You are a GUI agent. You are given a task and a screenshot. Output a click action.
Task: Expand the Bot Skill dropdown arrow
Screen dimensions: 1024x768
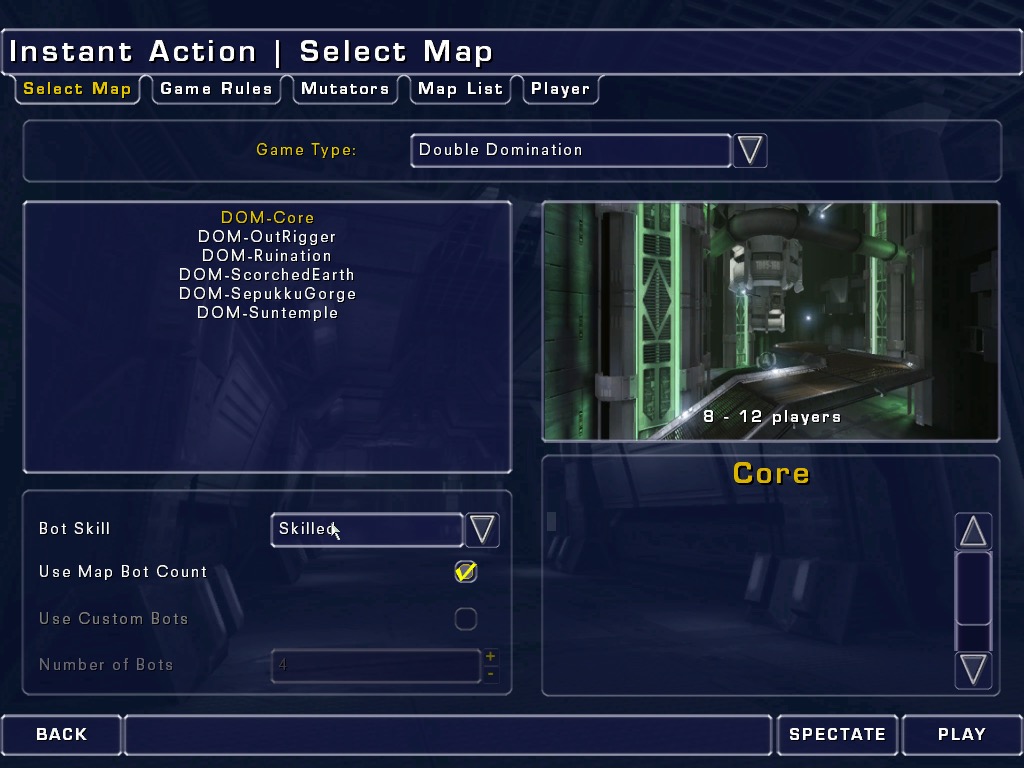coord(482,529)
